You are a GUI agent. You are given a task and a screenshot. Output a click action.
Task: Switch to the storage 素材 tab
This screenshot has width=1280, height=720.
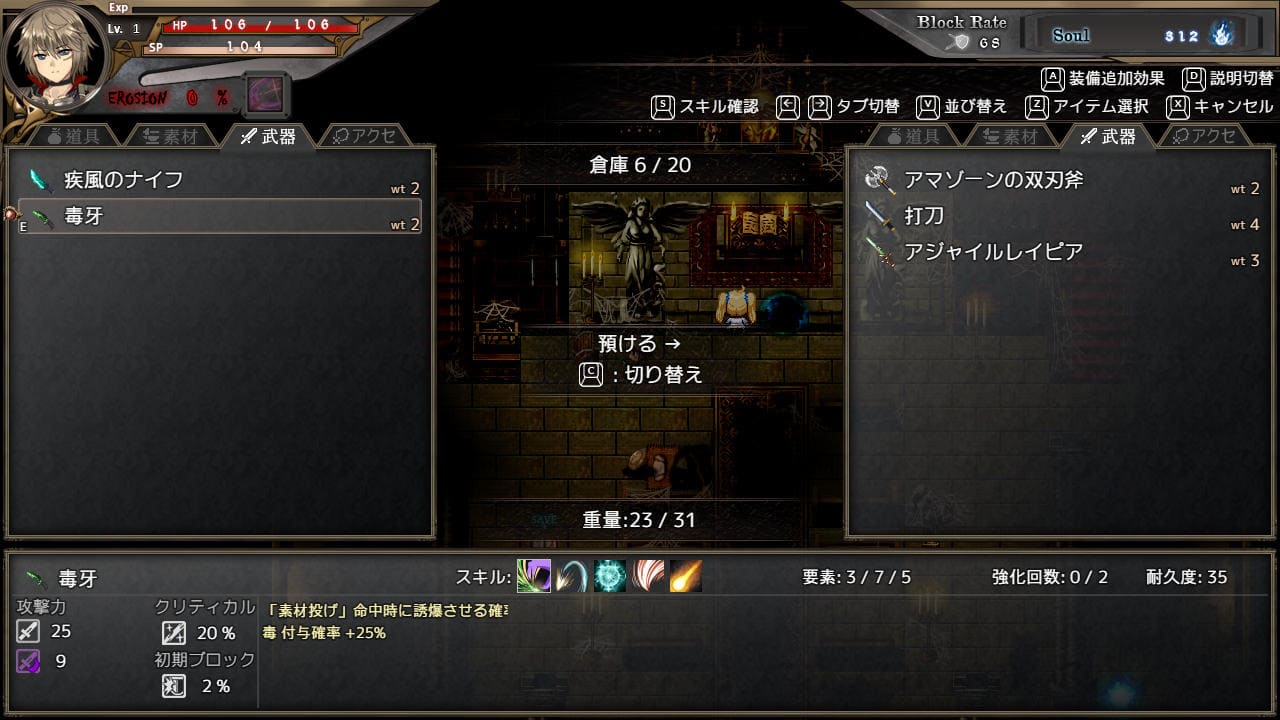[x=1008, y=136]
